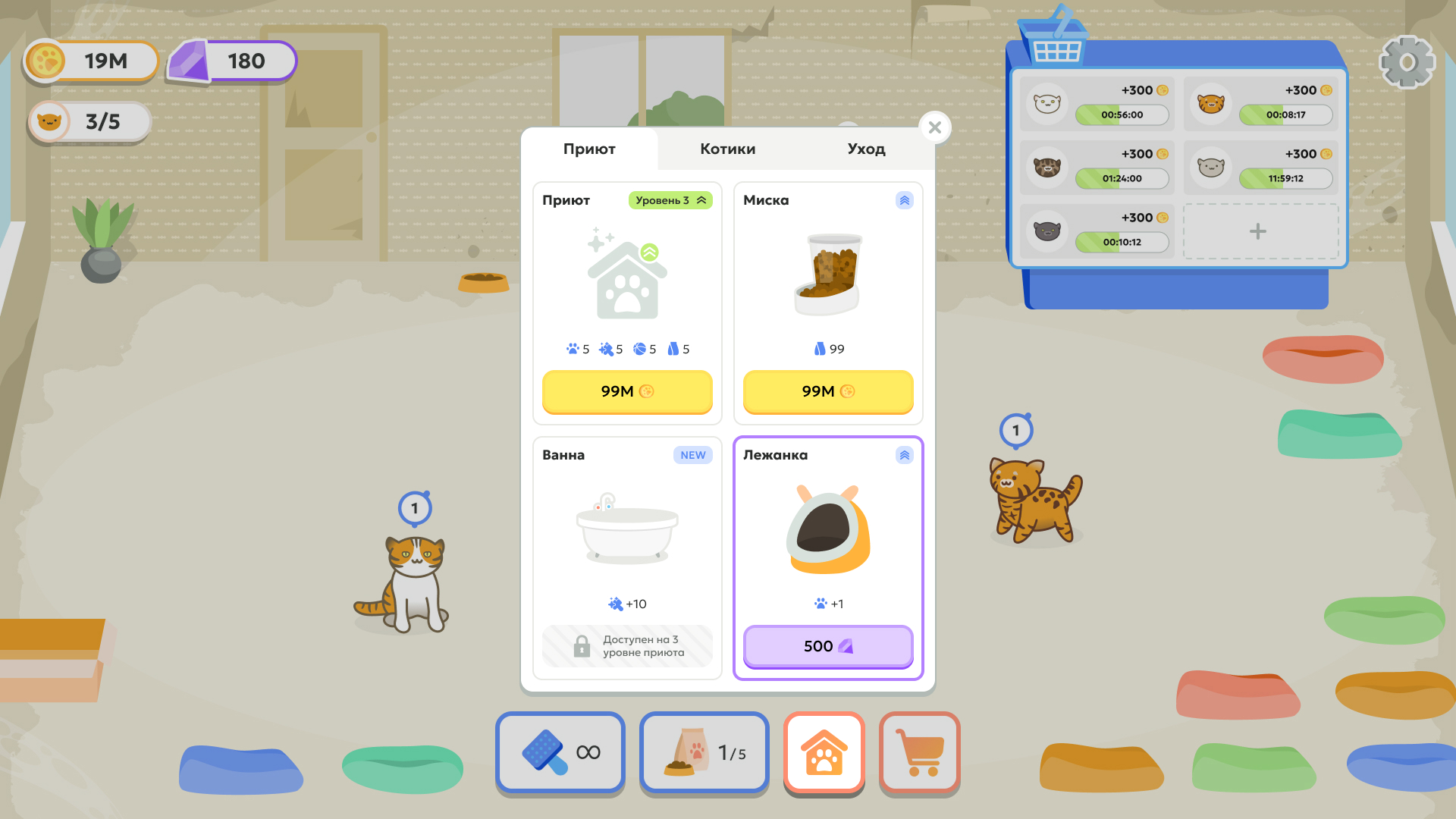The height and width of the screenshot is (819, 1456).
Task: Click the cat food bag icon showing 1/5
Action: point(704,753)
